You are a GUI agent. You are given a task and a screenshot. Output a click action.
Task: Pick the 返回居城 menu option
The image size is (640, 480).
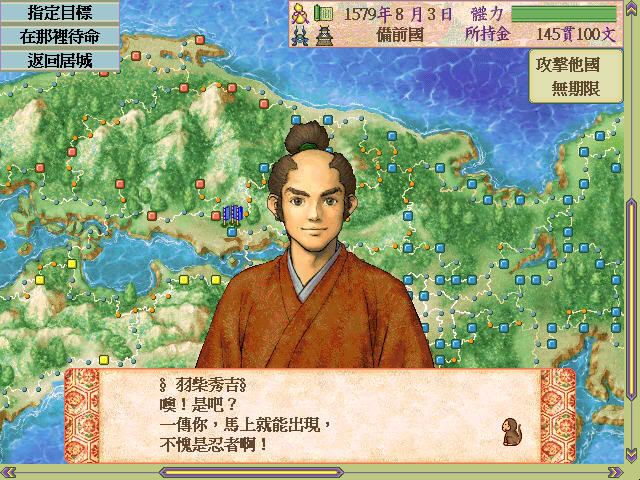pos(59,59)
